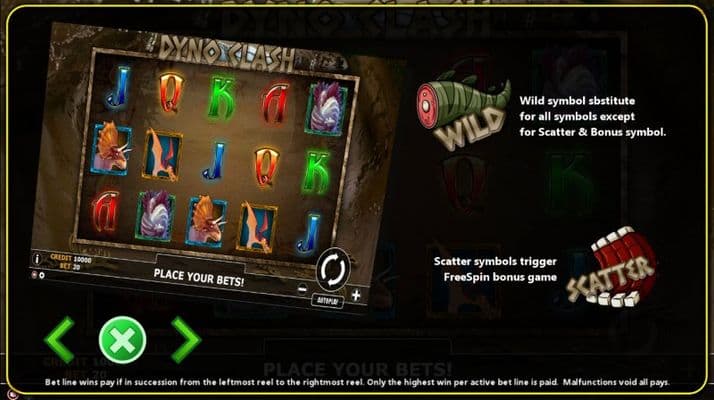Go to the previous info page
The height and width of the screenshot is (400, 714).
[x=59, y=341]
